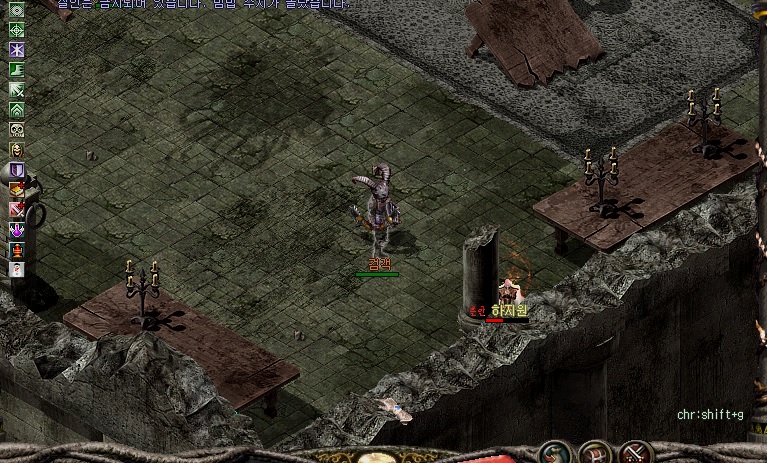Click the purple potion flask icon
Viewport: 767px width, 463px height.
click(16, 229)
